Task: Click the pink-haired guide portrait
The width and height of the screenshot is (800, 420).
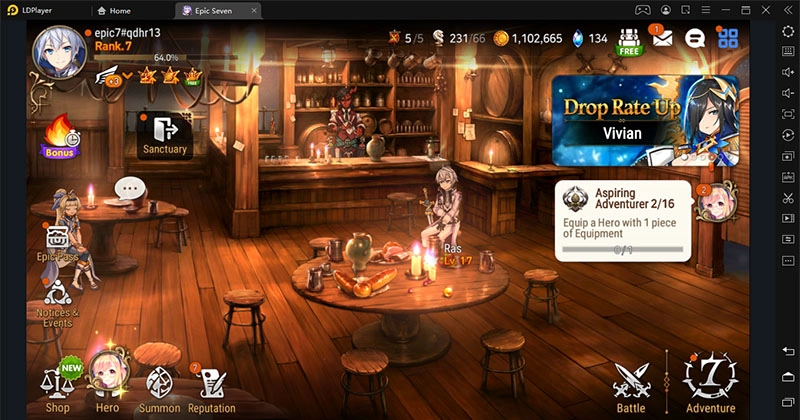Action: tap(716, 202)
